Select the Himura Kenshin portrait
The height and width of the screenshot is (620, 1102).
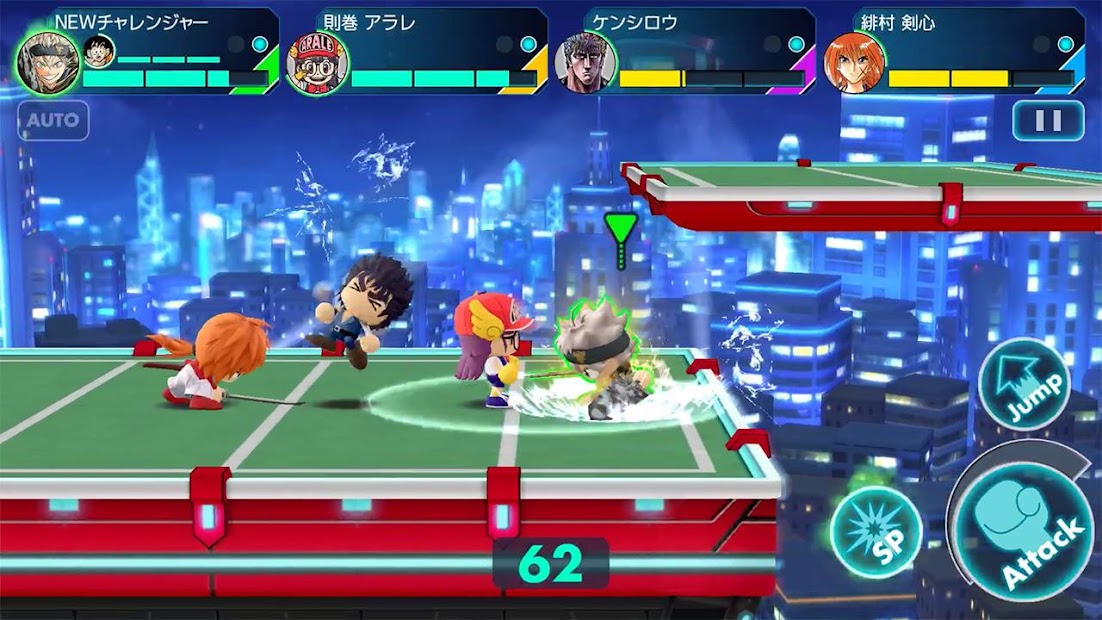click(855, 63)
